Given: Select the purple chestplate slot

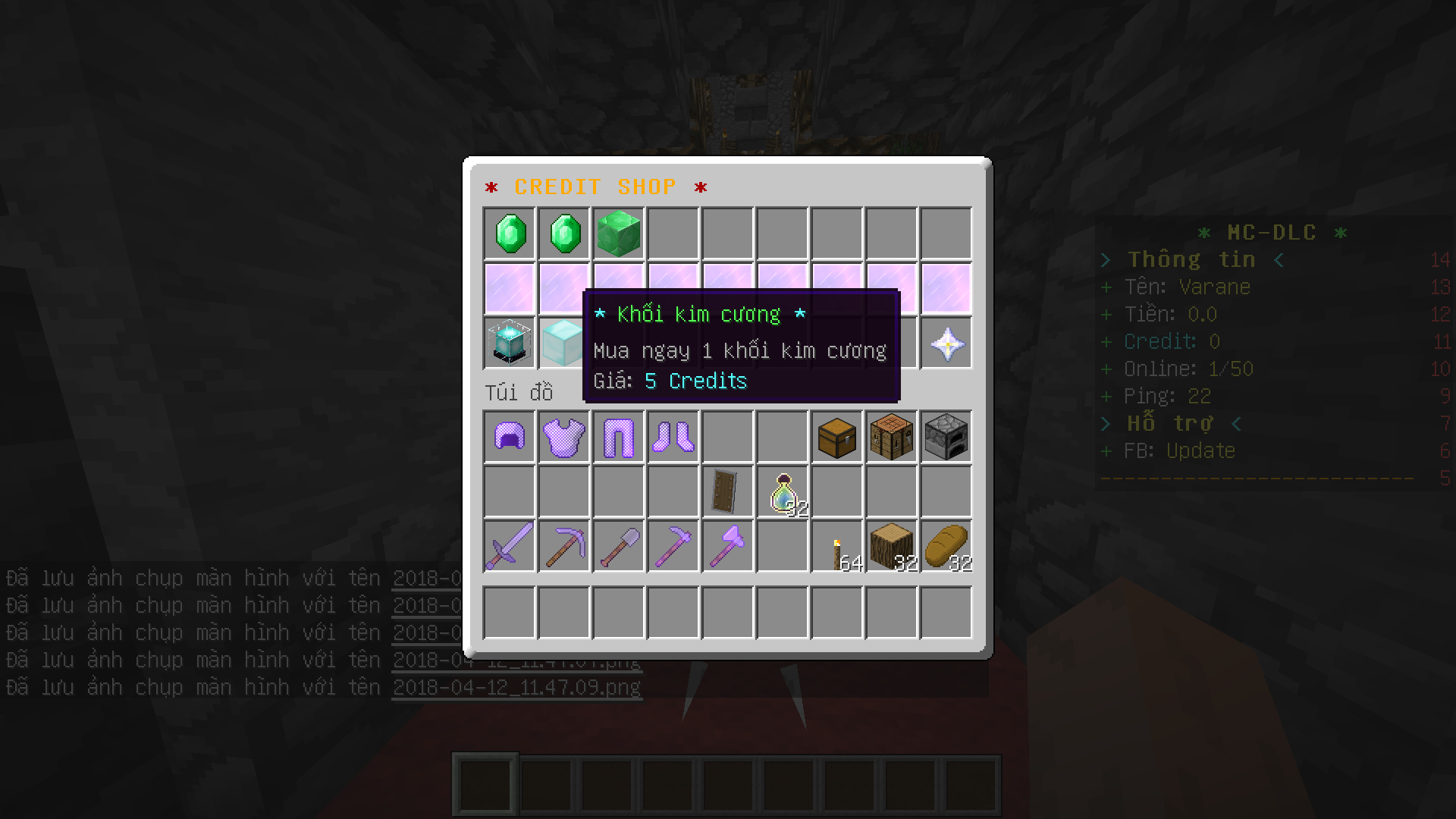Looking at the screenshot, I should click(x=564, y=437).
